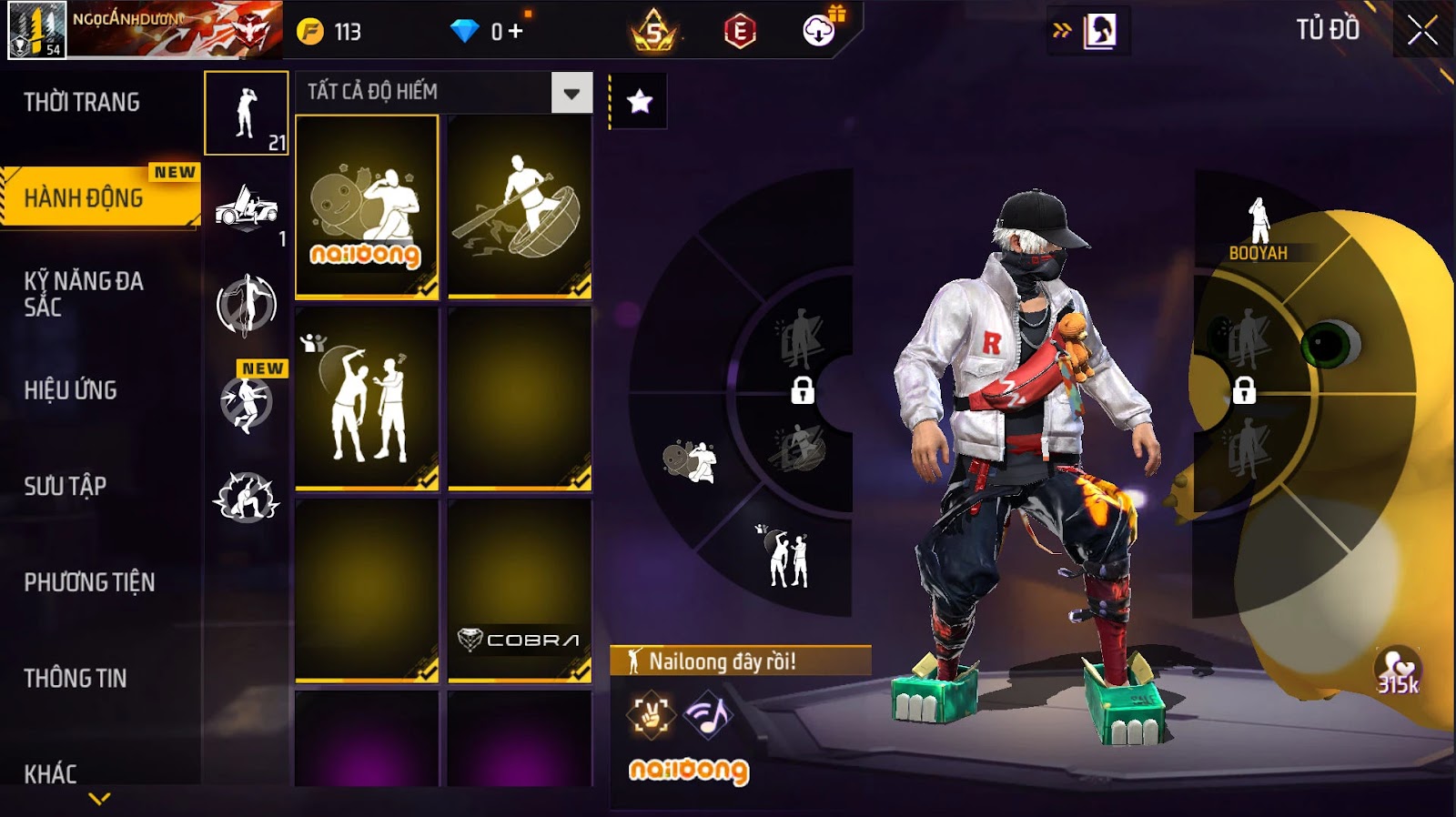Image resolution: width=1456 pixels, height=817 pixels.
Task: Open the Tất Cả Độ Hiếm rarity dropdown
Action: tap(571, 93)
